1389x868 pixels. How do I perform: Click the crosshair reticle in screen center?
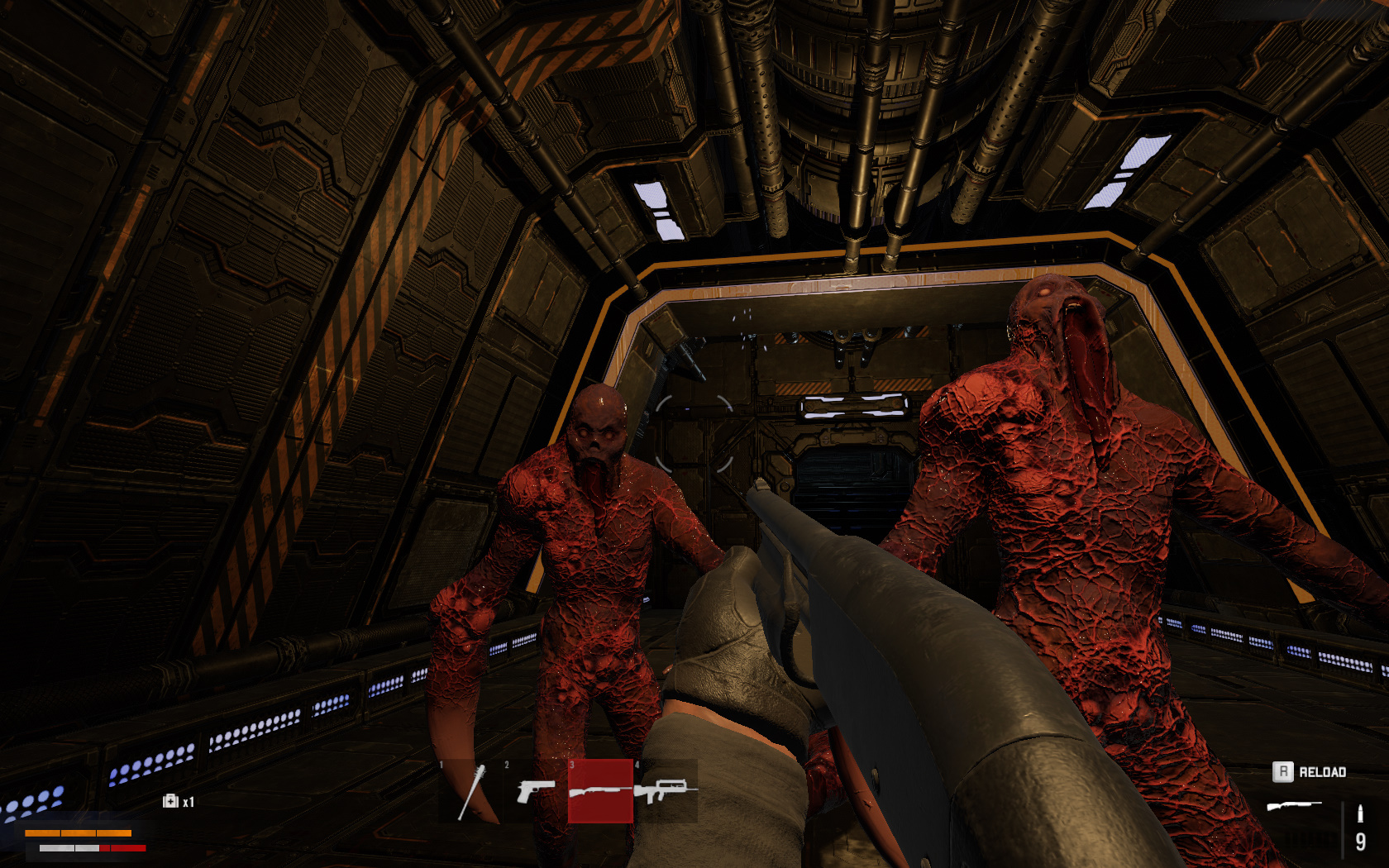pyautogui.click(x=694, y=434)
